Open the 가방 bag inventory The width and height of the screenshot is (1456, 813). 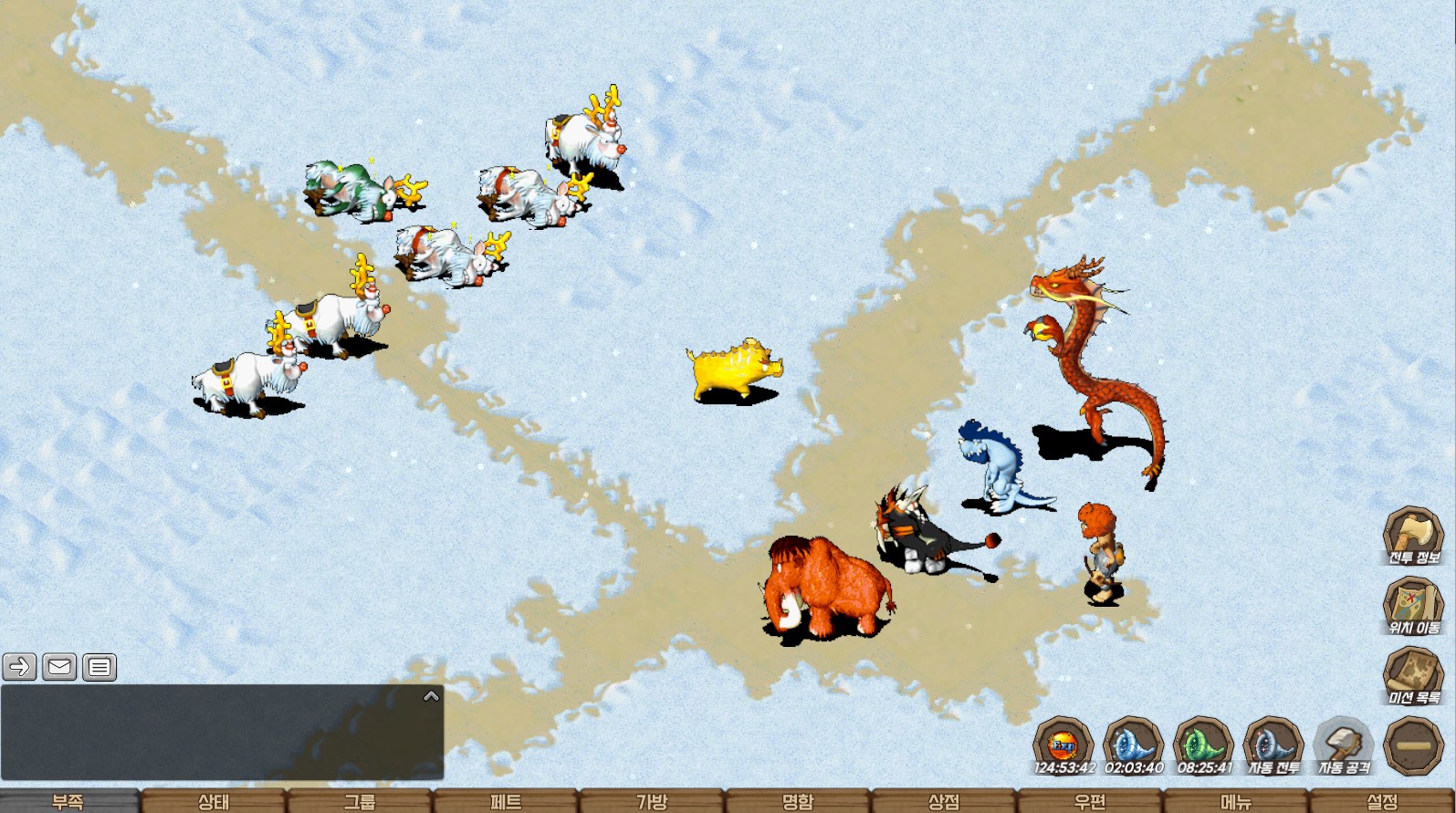pos(652,801)
